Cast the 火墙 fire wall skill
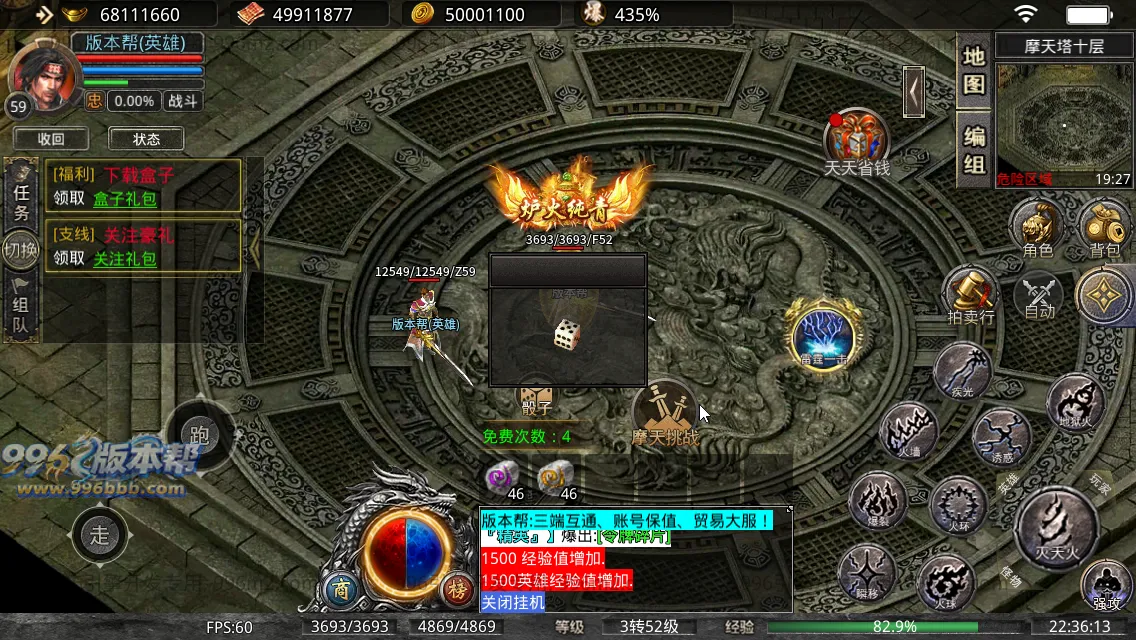This screenshot has height=640, width=1136. pyautogui.click(x=908, y=432)
